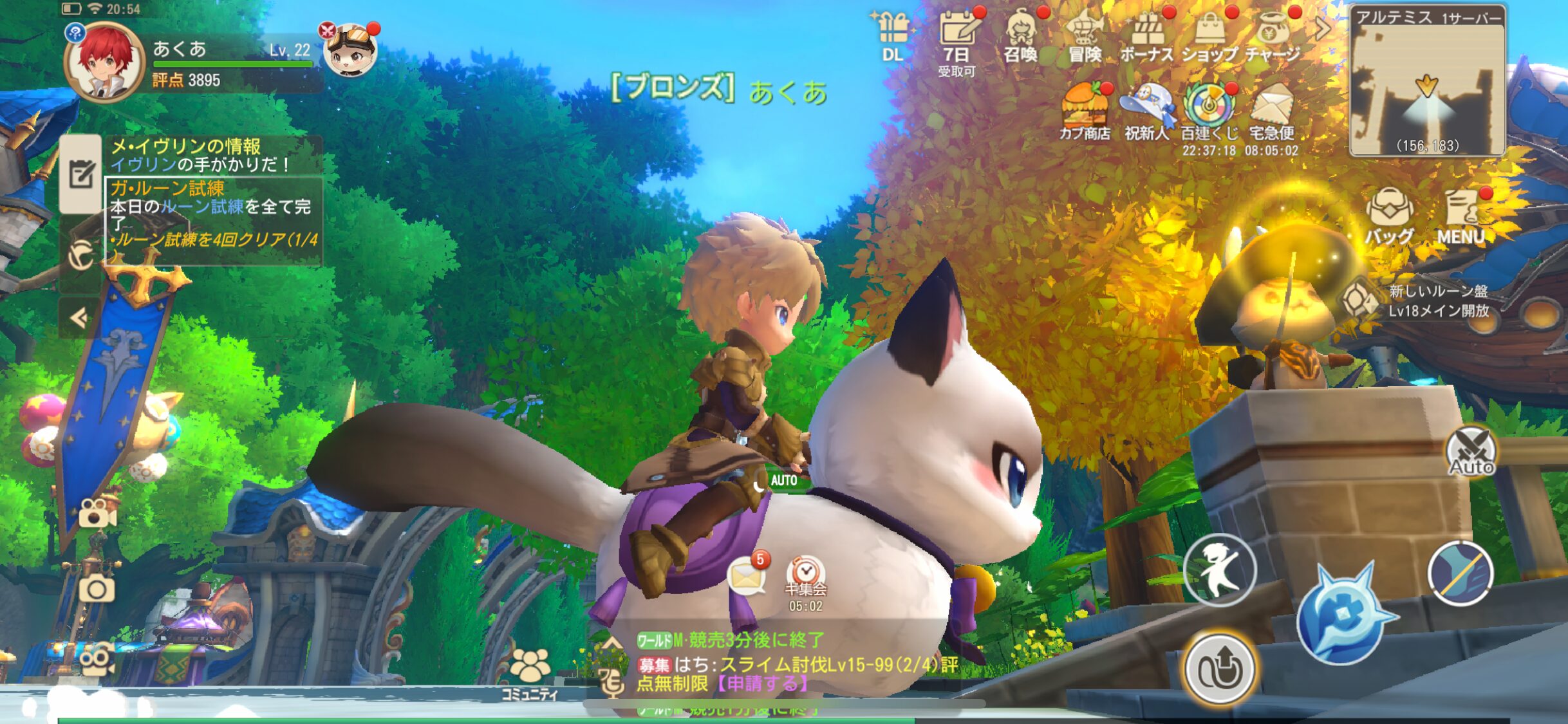This screenshot has width=1568, height=724.
Task: Open the 召喚 (summon) menu
Action: 1021,37
